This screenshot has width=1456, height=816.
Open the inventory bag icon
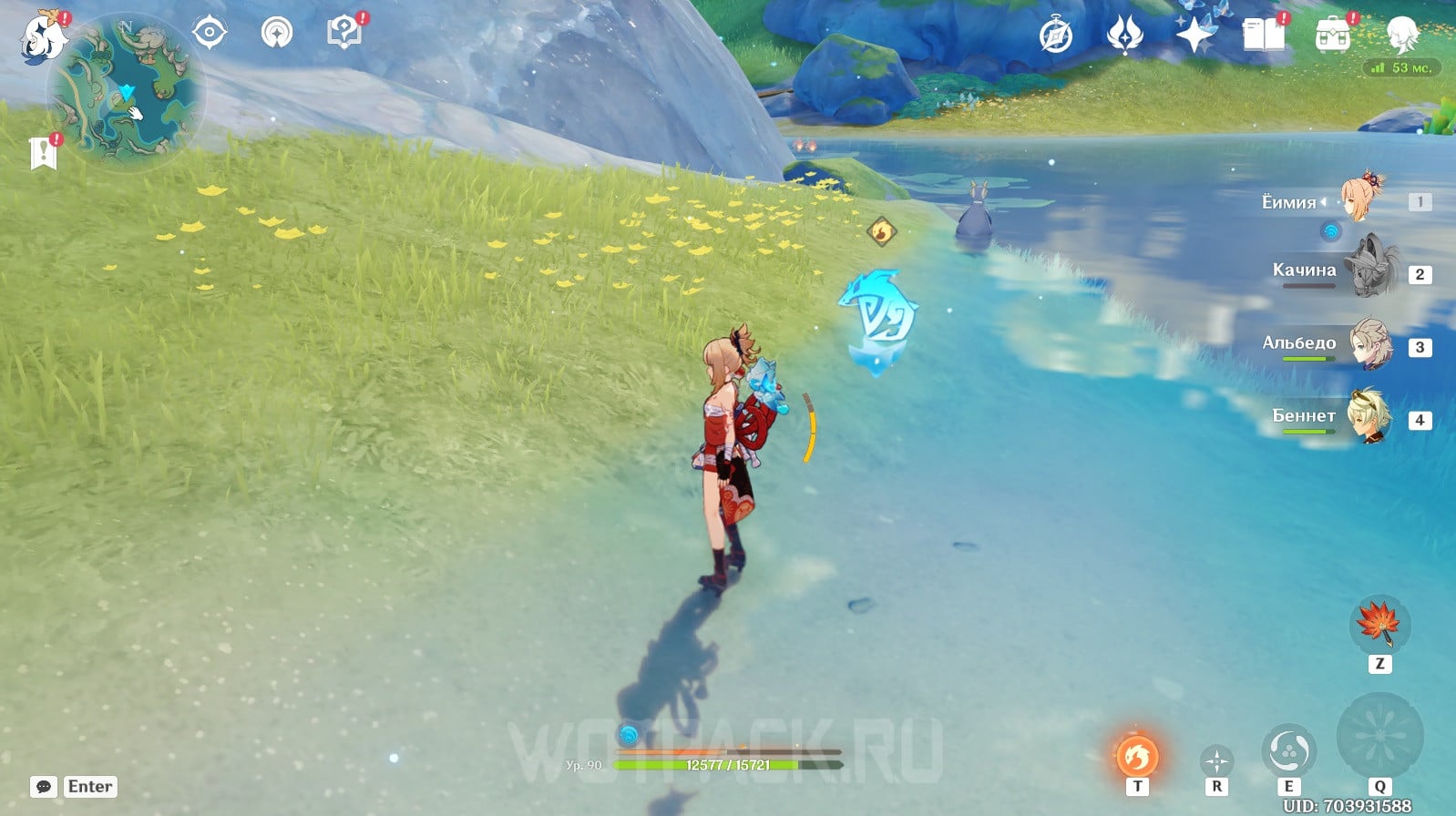pos(1332,36)
